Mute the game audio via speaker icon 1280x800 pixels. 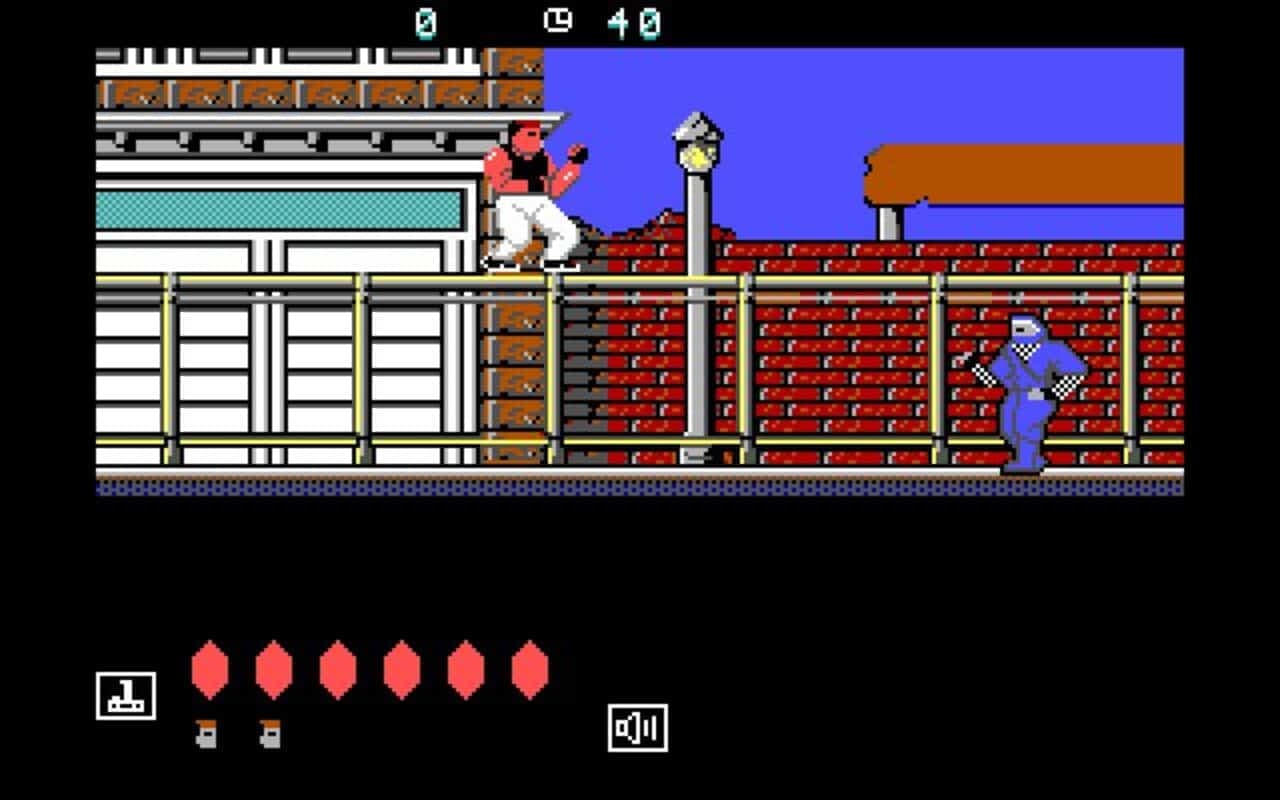pyautogui.click(x=637, y=727)
